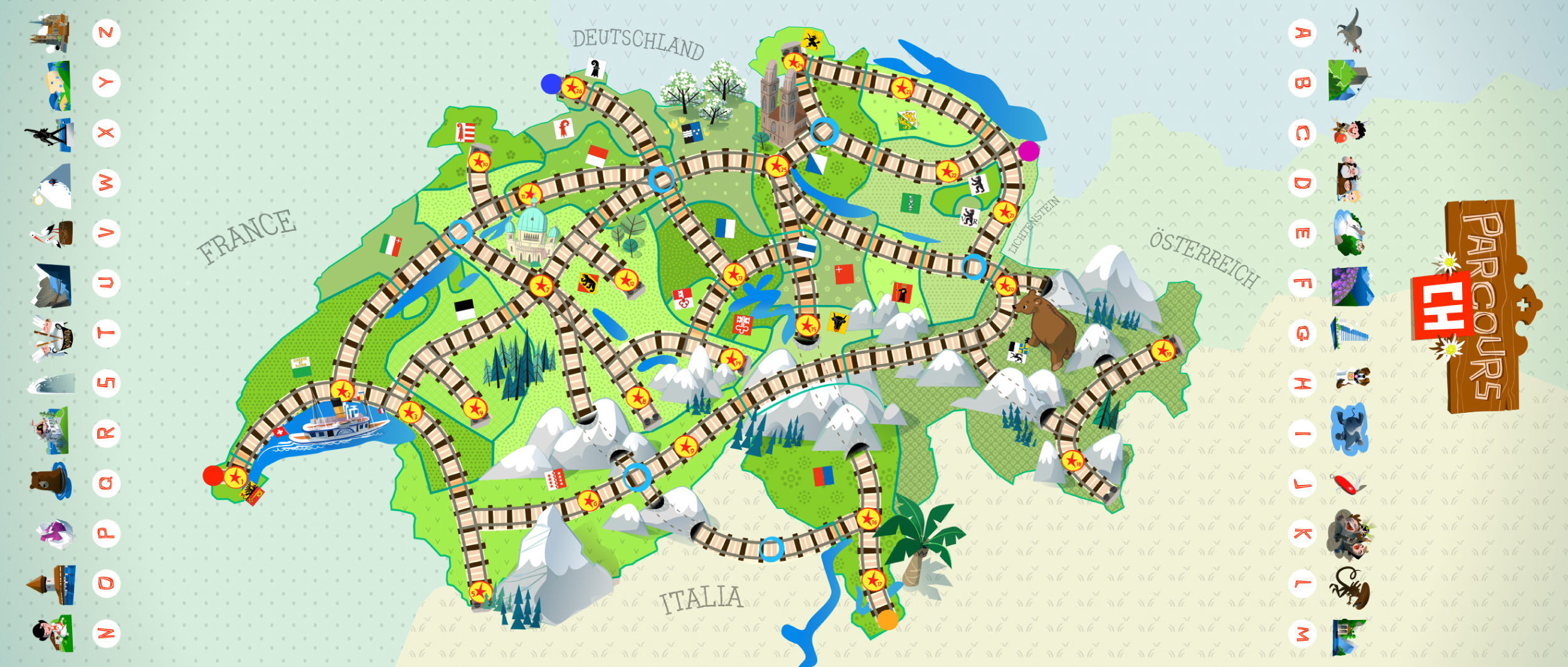Select the blue player pawn
1568x667 pixels.
(551, 83)
